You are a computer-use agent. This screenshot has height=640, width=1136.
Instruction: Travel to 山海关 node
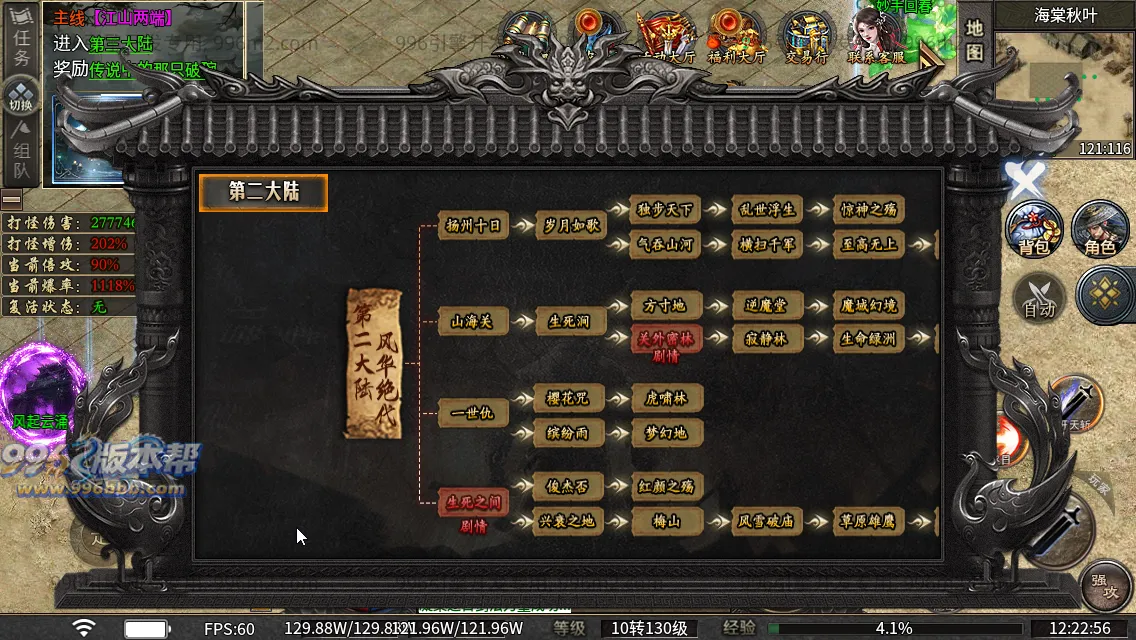(x=473, y=321)
